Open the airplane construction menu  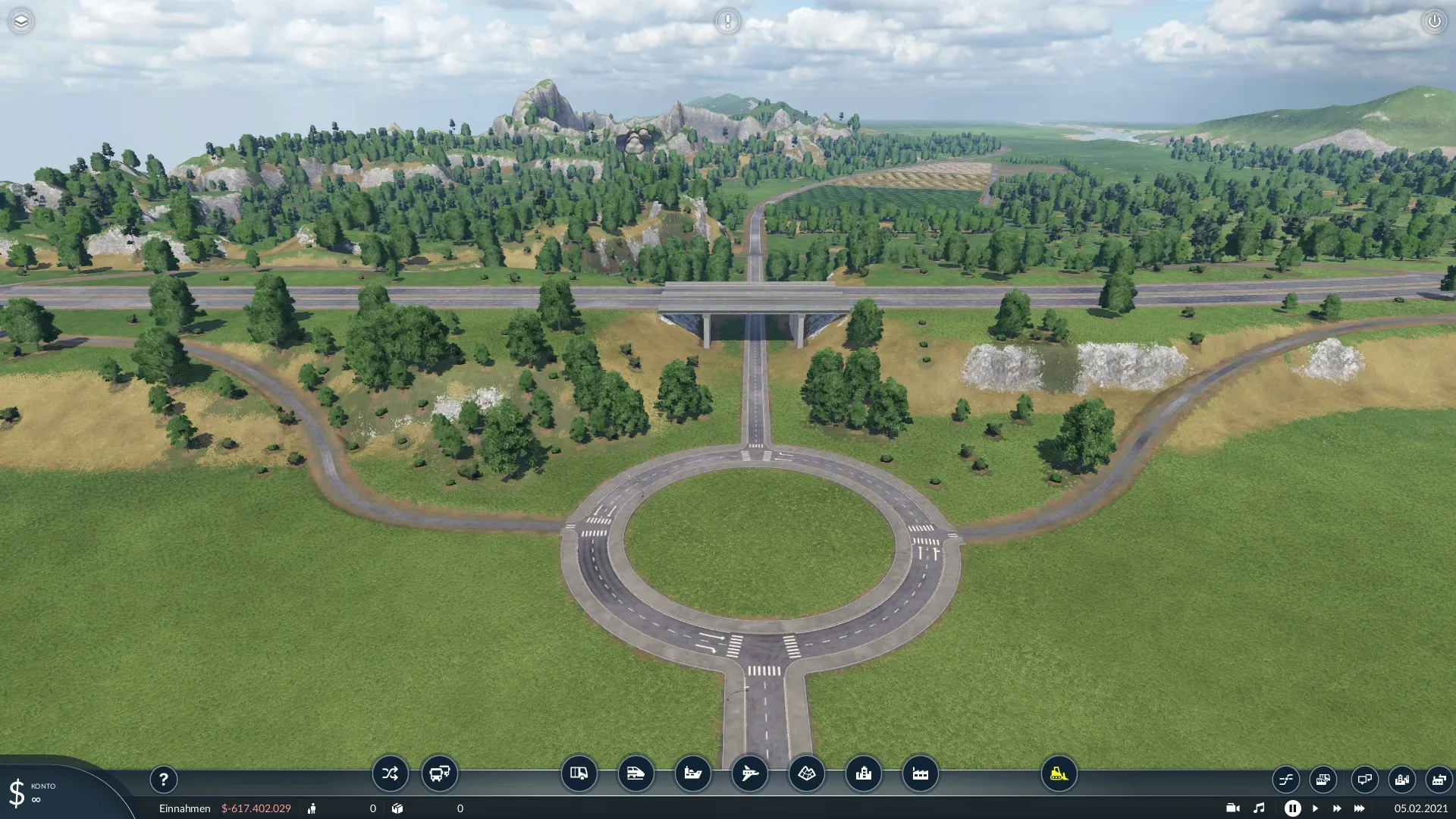[749, 773]
